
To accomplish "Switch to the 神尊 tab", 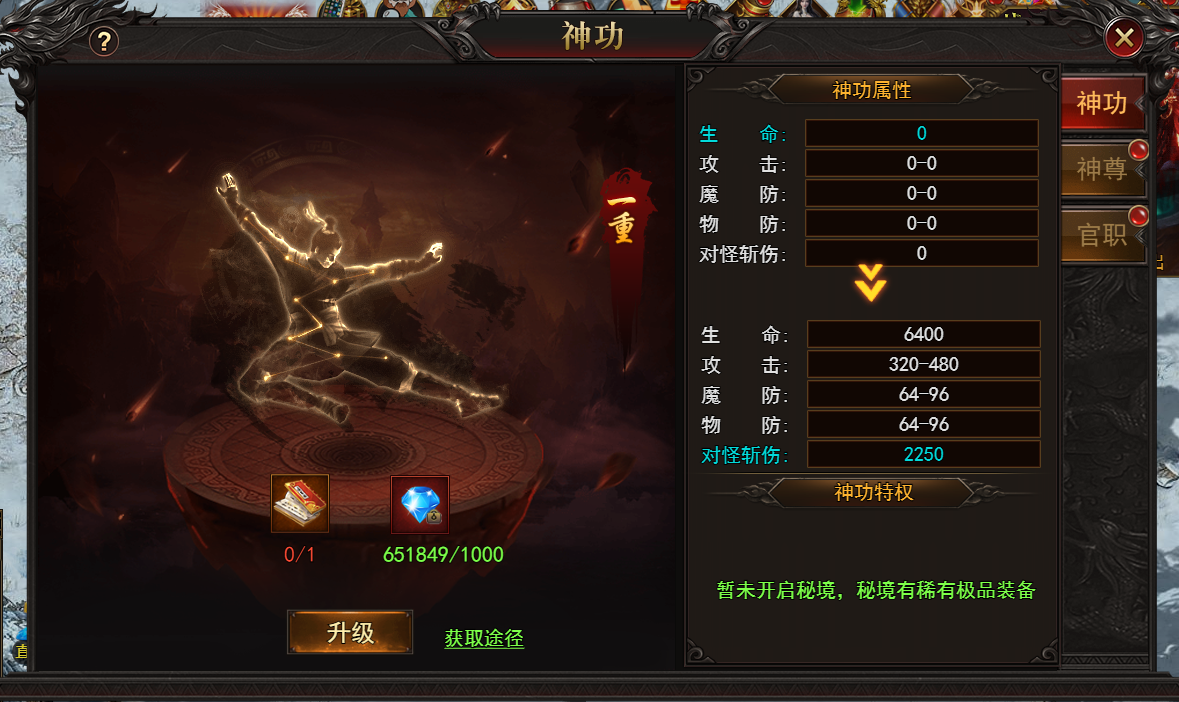I will [x=1101, y=169].
